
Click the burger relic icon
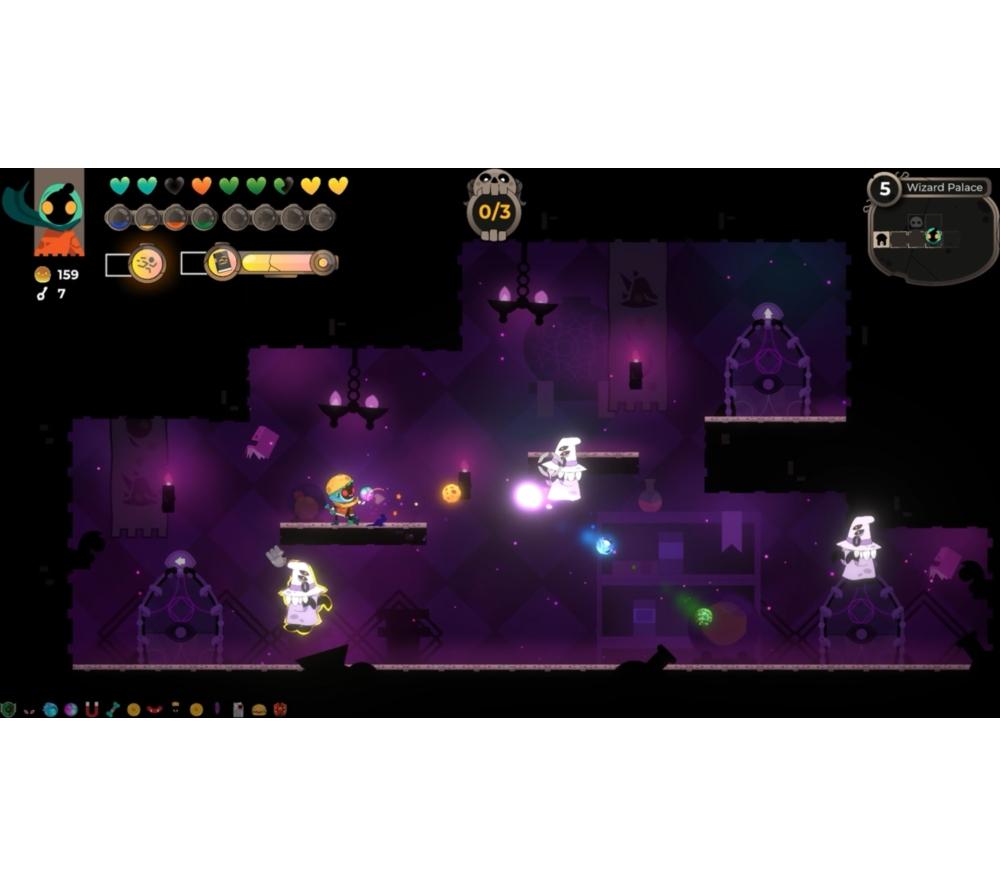(259, 709)
